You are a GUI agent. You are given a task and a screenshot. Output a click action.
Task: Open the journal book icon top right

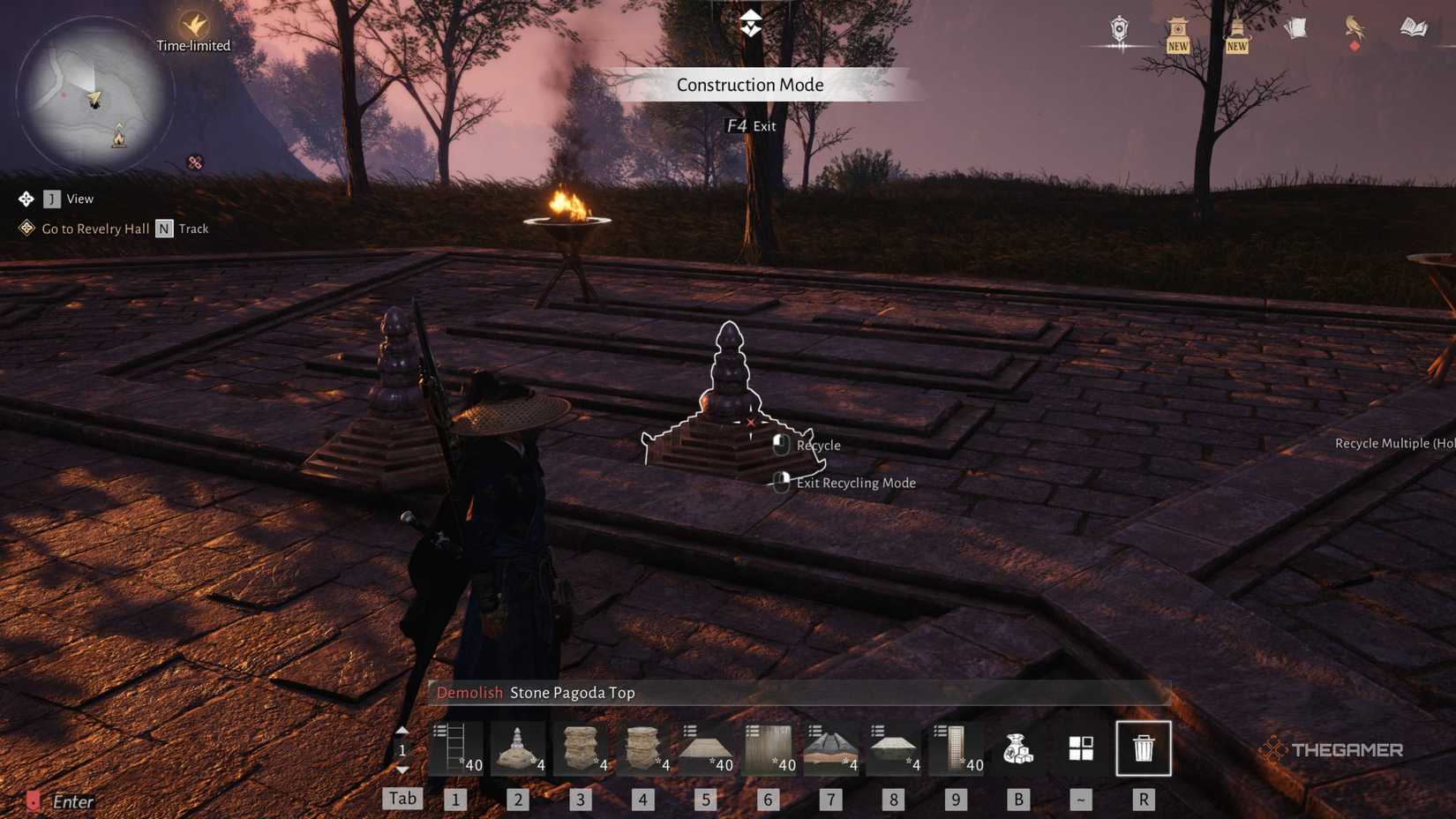1413,29
